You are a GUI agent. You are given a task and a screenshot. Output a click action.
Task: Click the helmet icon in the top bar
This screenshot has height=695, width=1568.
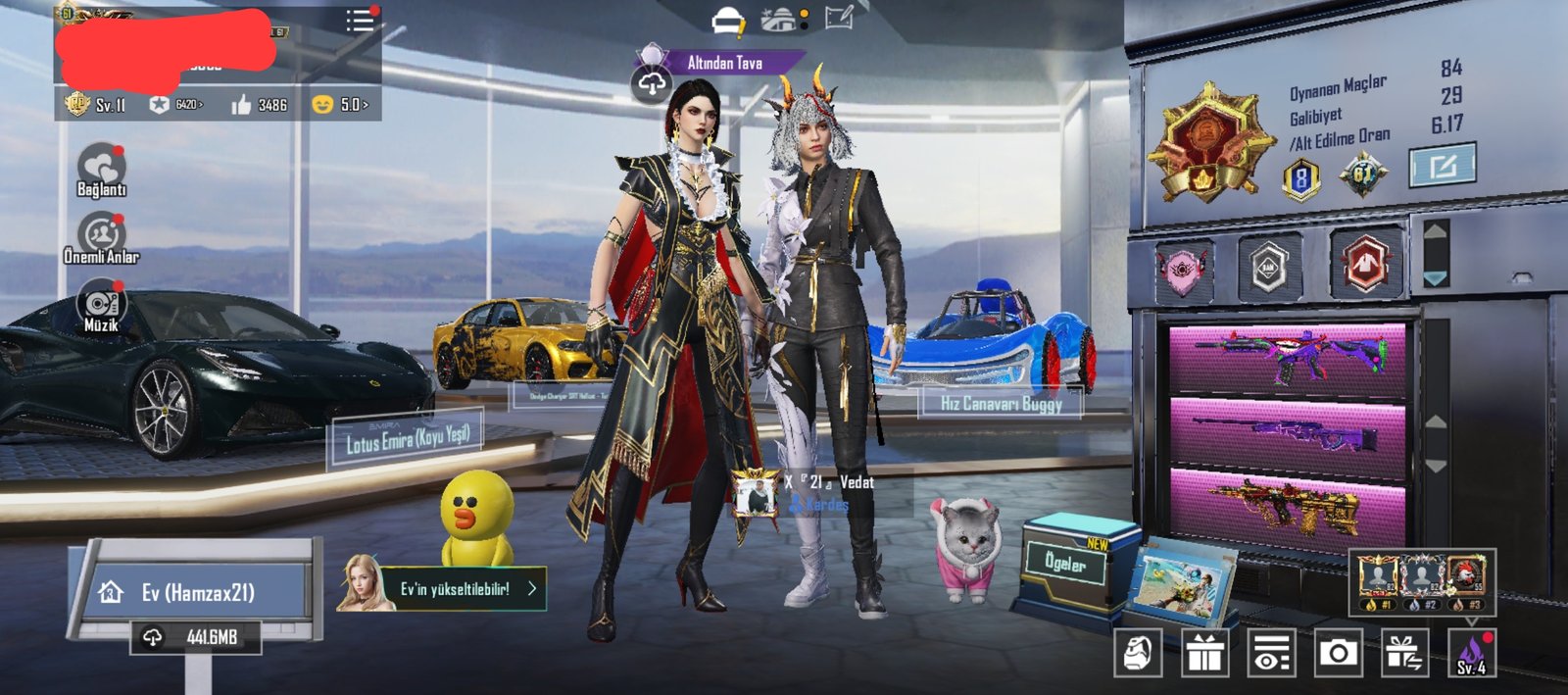(x=728, y=21)
